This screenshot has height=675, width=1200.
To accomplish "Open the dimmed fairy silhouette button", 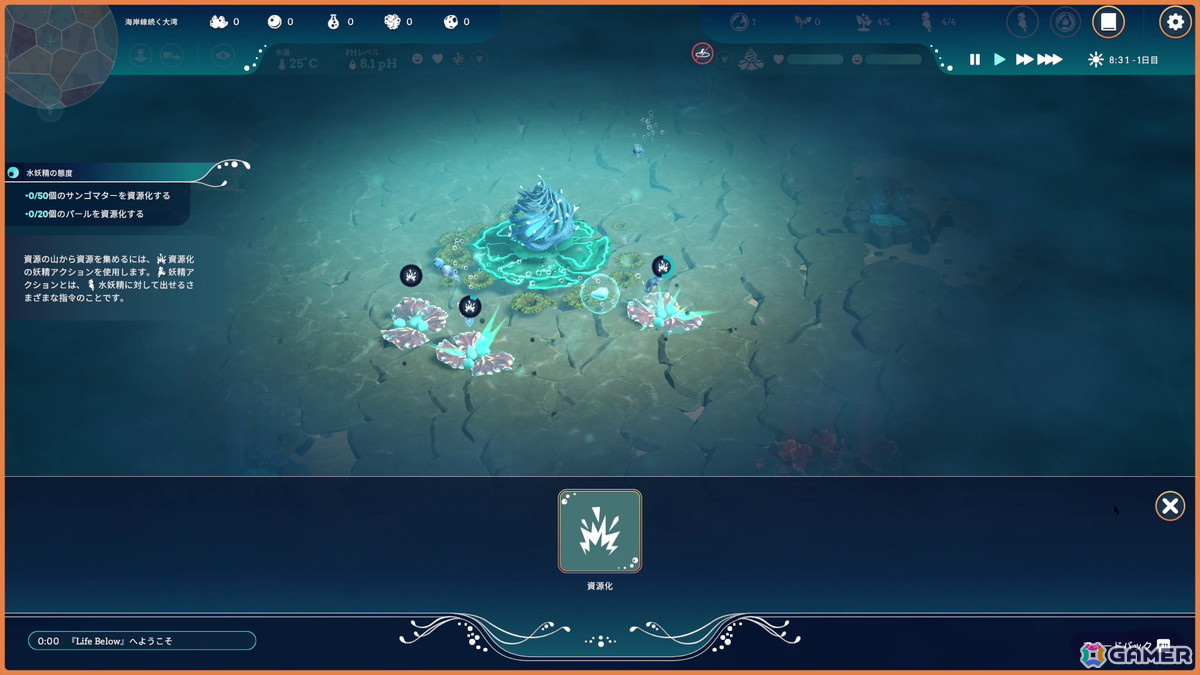I will pos(1022,21).
